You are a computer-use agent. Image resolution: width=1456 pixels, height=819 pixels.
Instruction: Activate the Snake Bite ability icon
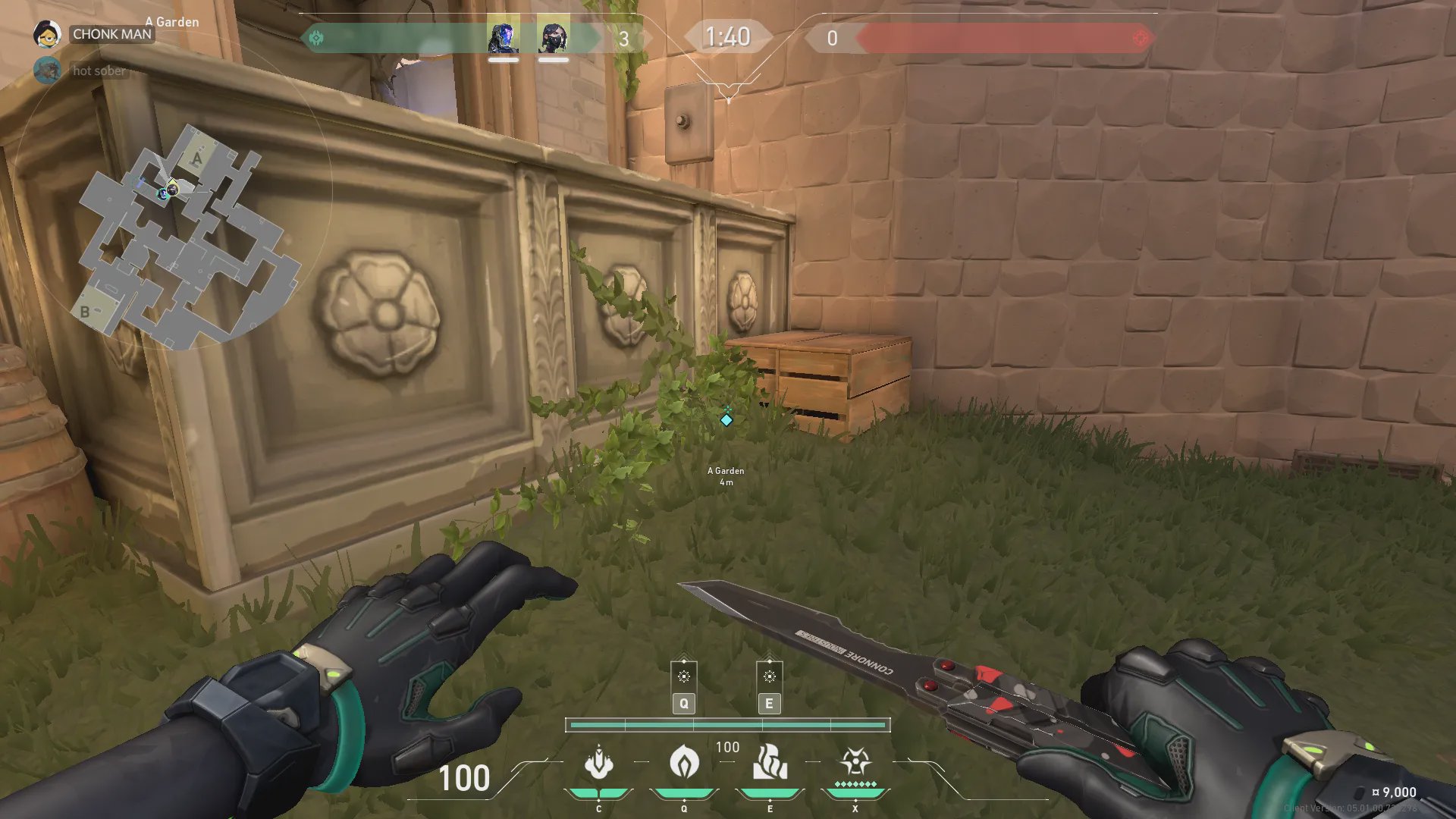pos(599,762)
